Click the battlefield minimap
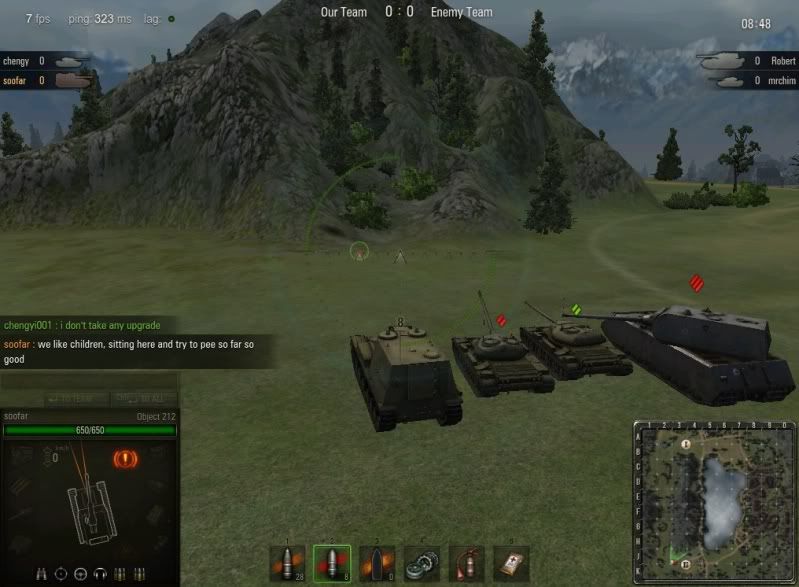Viewport: 799px width, 587px height. (714, 502)
